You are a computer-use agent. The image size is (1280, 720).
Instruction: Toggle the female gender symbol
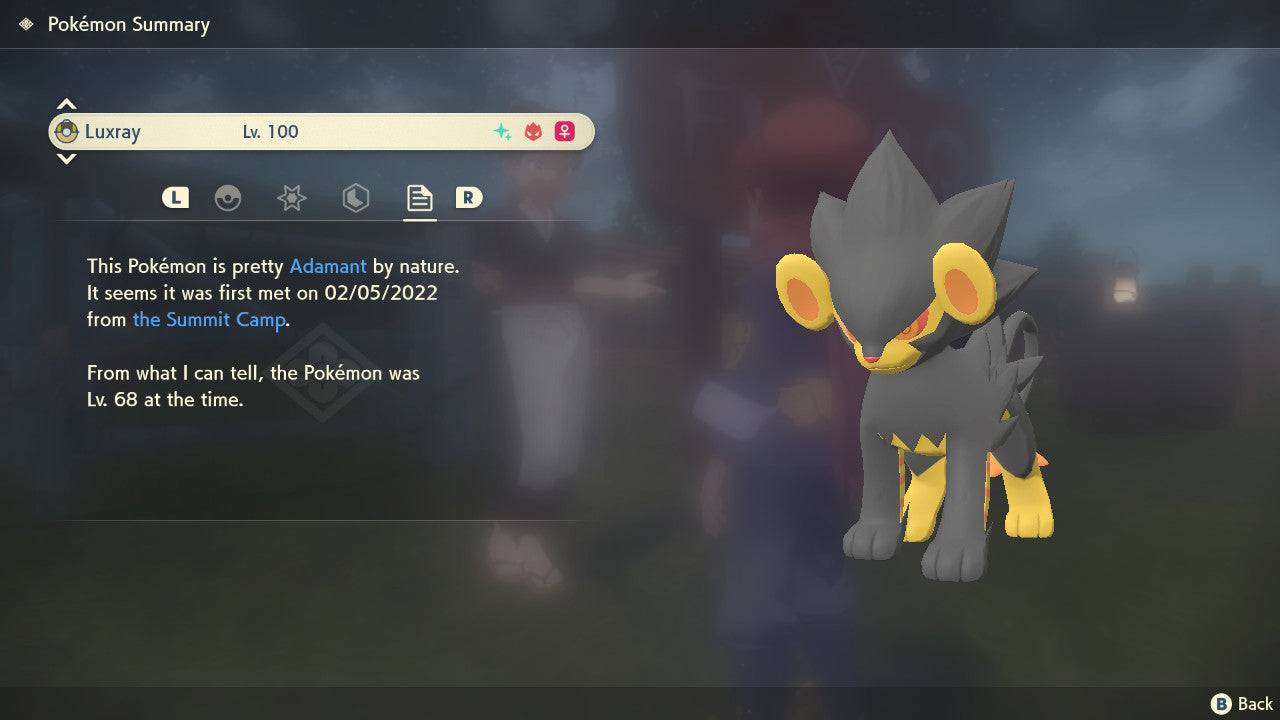(x=565, y=131)
